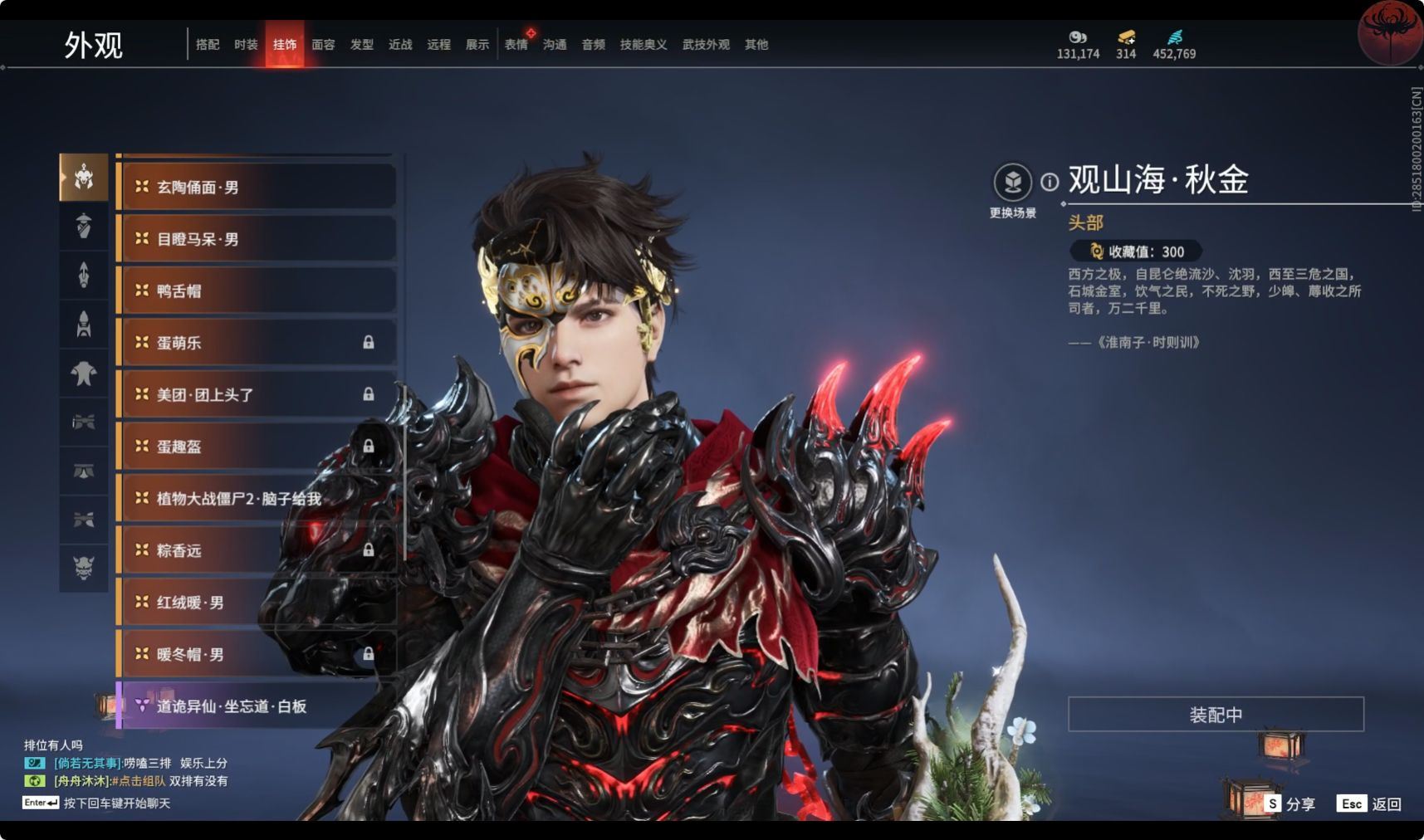1424x840 pixels.
Task: Select 植物大战僵尸2·脑子给我 entry
Action: click(x=256, y=499)
